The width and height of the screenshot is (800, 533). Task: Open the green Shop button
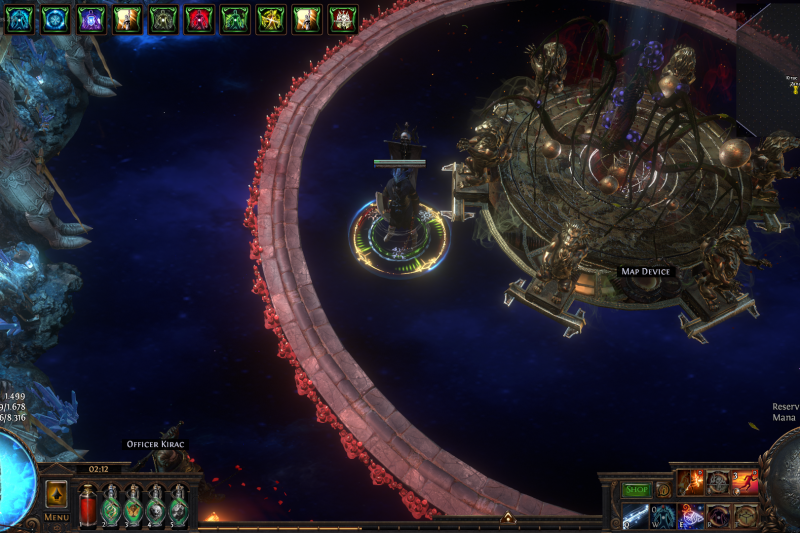[x=637, y=490]
